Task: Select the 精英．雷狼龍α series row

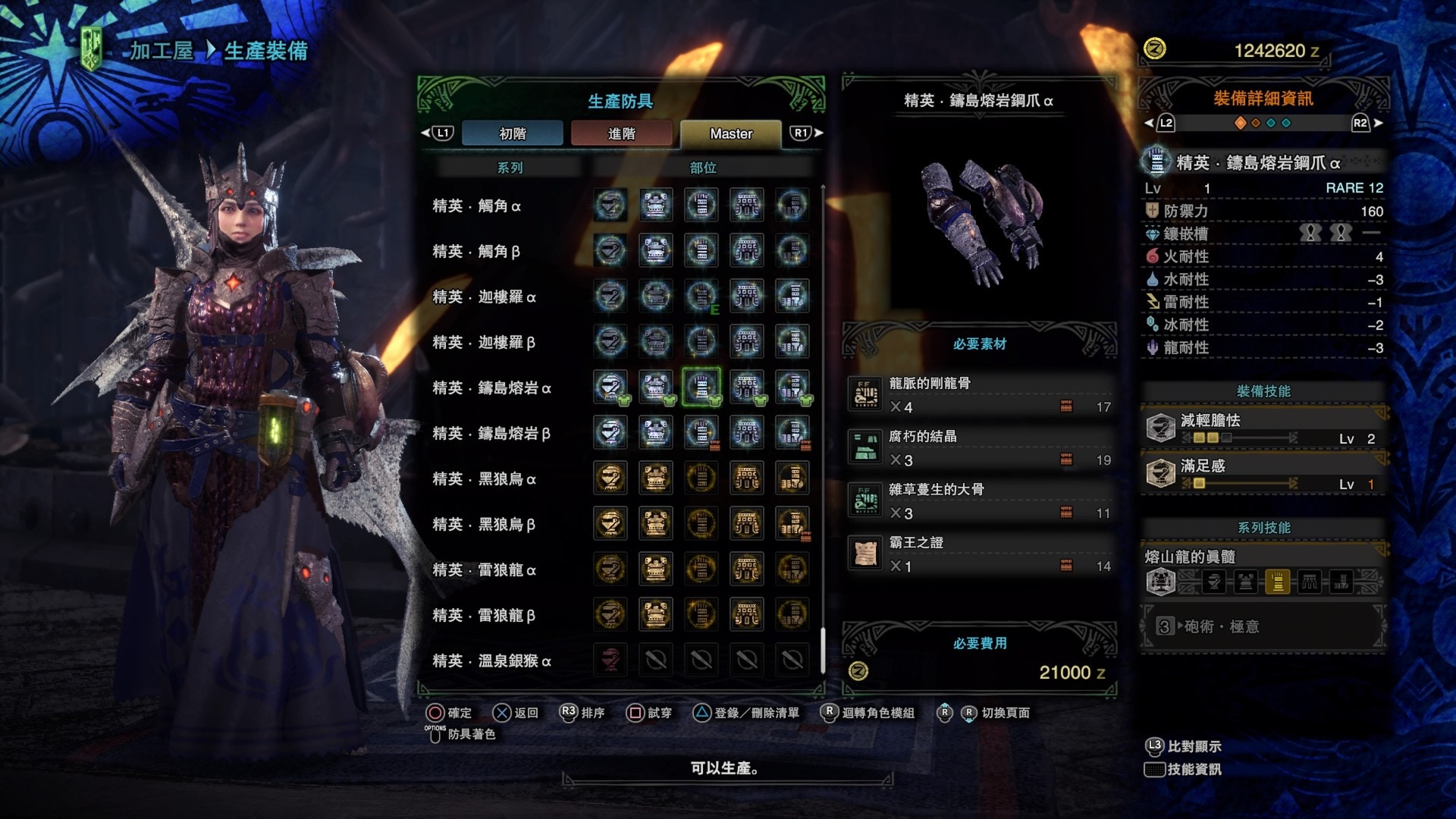Action: (484, 570)
